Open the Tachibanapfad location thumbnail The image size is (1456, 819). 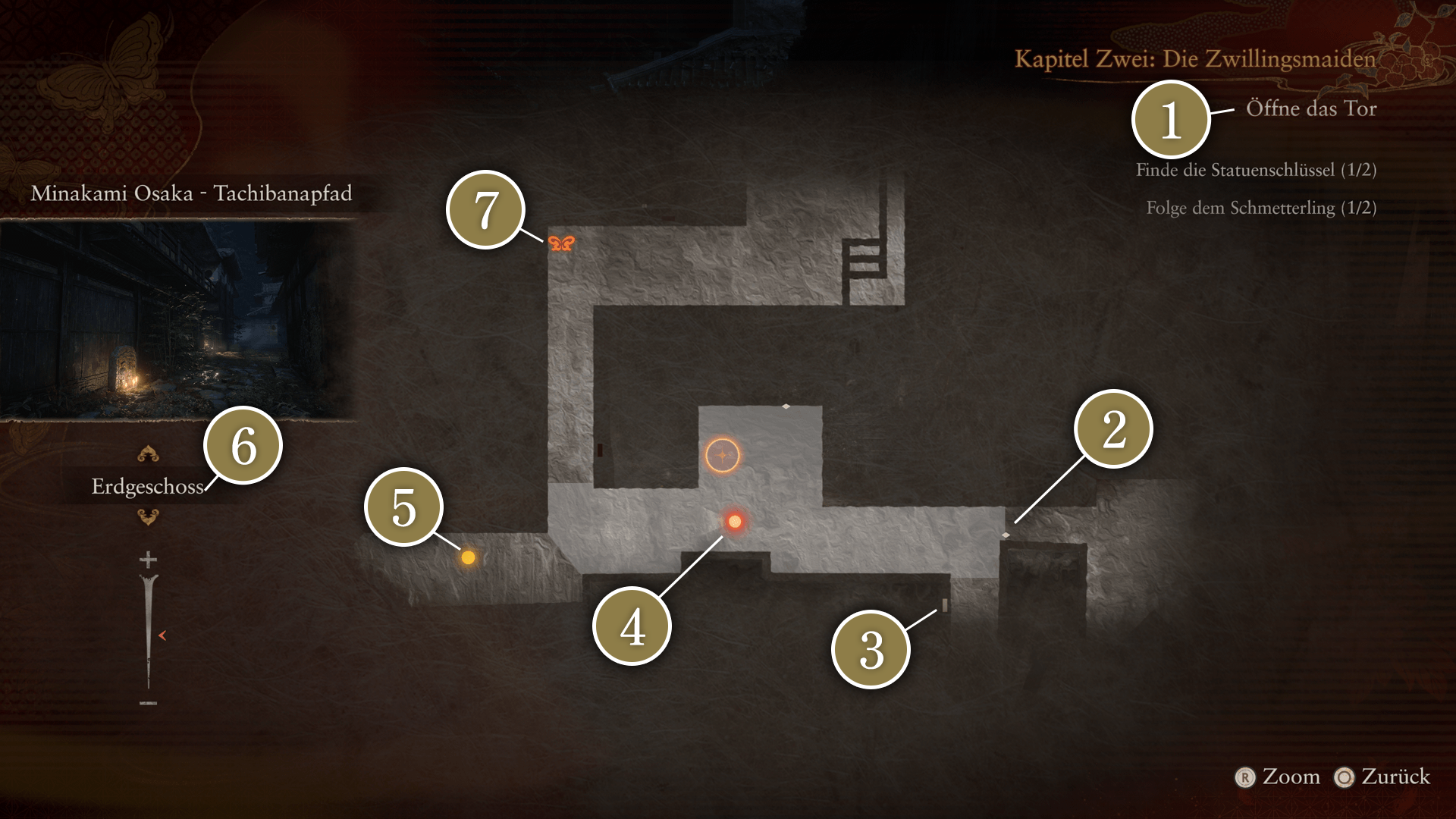pos(179,320)
